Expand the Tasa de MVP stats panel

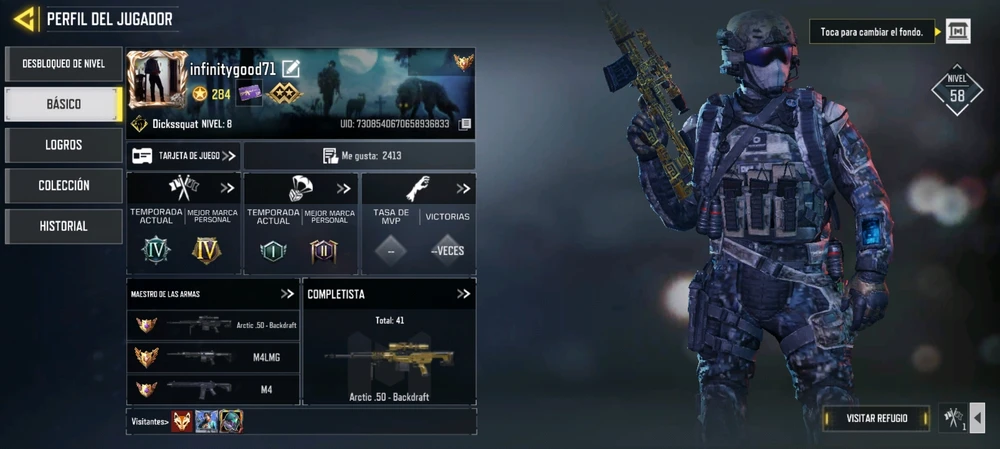click(463, 188)
